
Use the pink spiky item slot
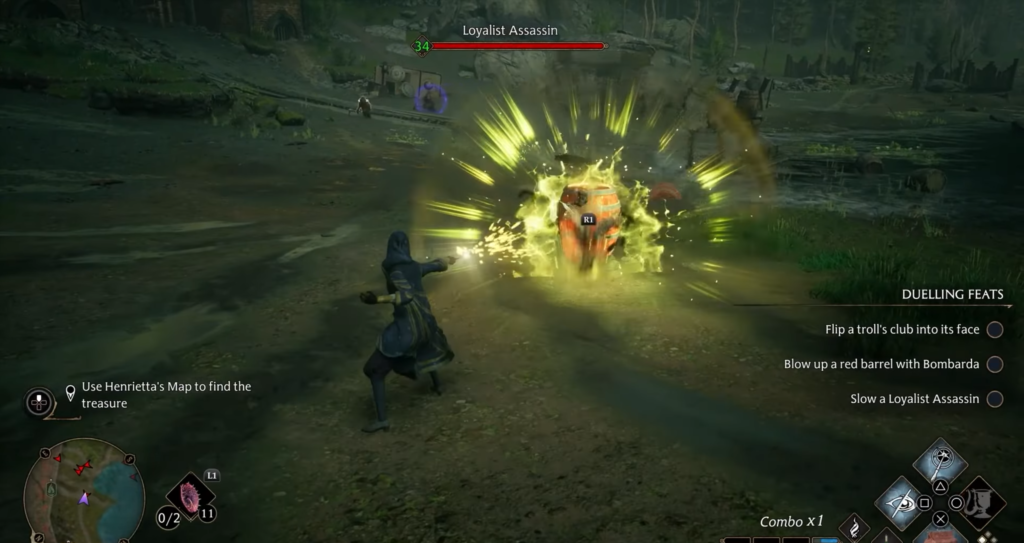point(190,496)
